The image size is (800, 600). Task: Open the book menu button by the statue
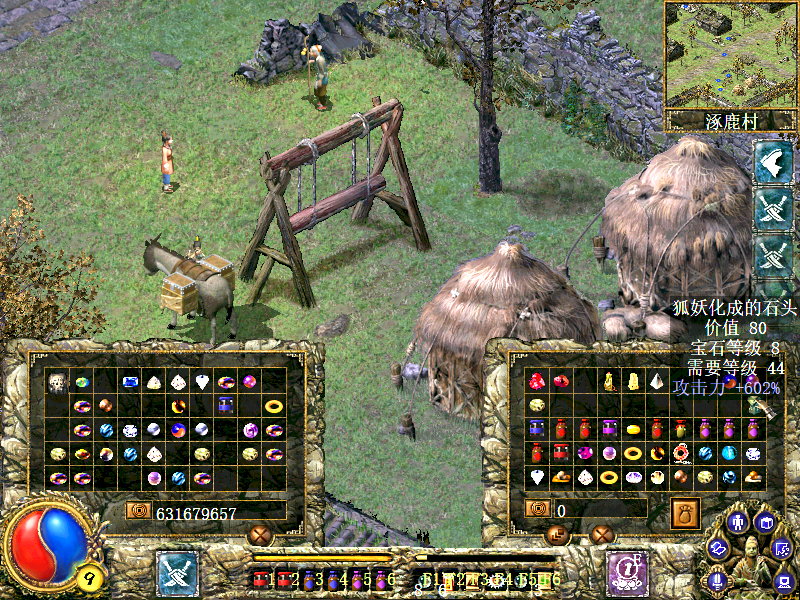(766, 522)
